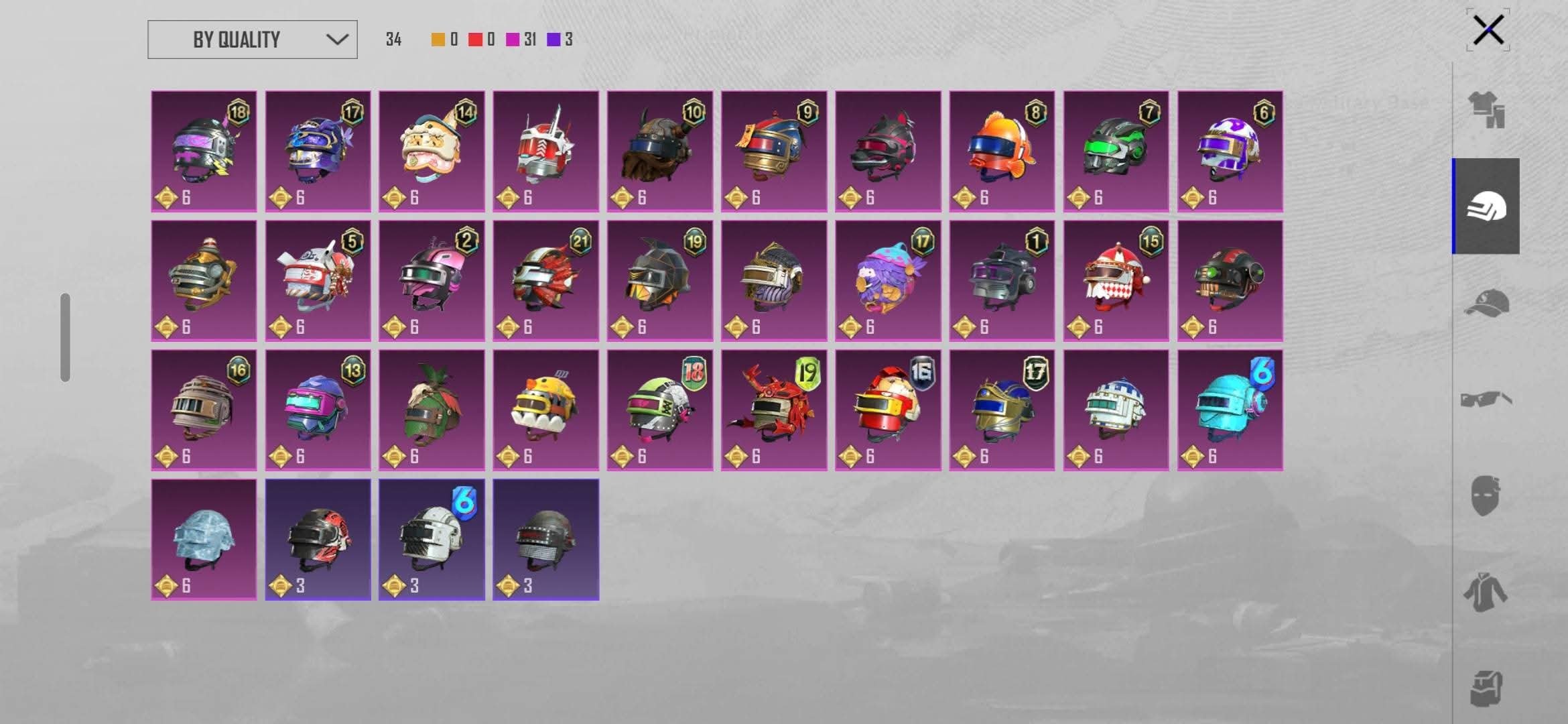Screen dimensions: 1568x724
Task: Select the pink helmet with green visor
Action: (432, 281)
